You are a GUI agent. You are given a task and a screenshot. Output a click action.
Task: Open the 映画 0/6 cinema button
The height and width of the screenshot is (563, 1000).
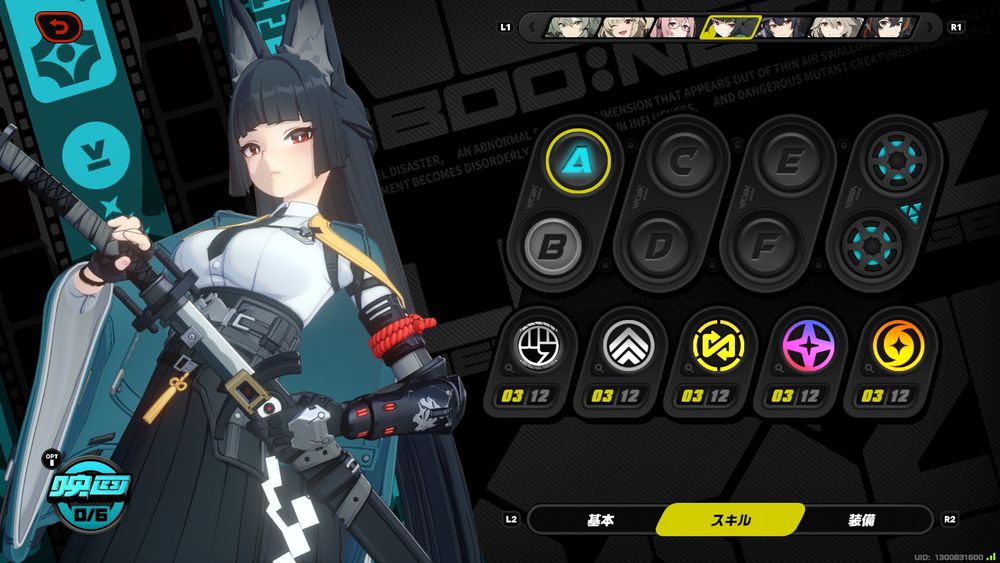pyautogui.click(x=87, y=494)
